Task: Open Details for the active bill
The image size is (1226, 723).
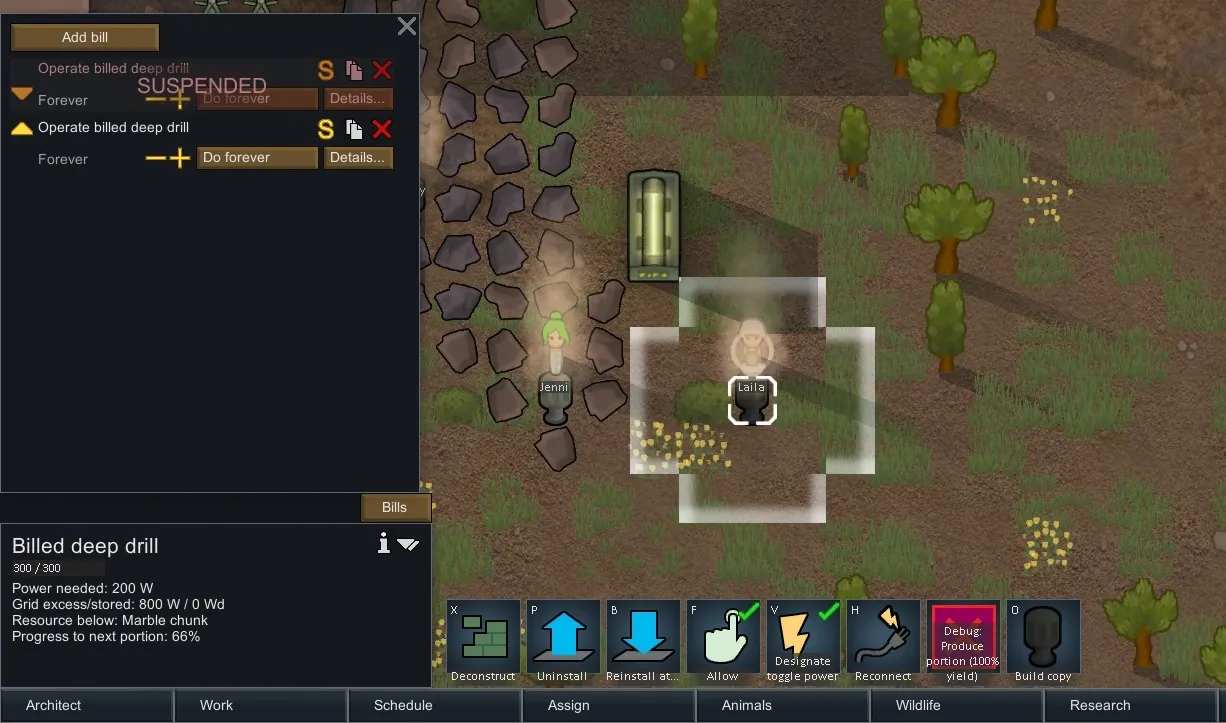Action: [357, 158]
